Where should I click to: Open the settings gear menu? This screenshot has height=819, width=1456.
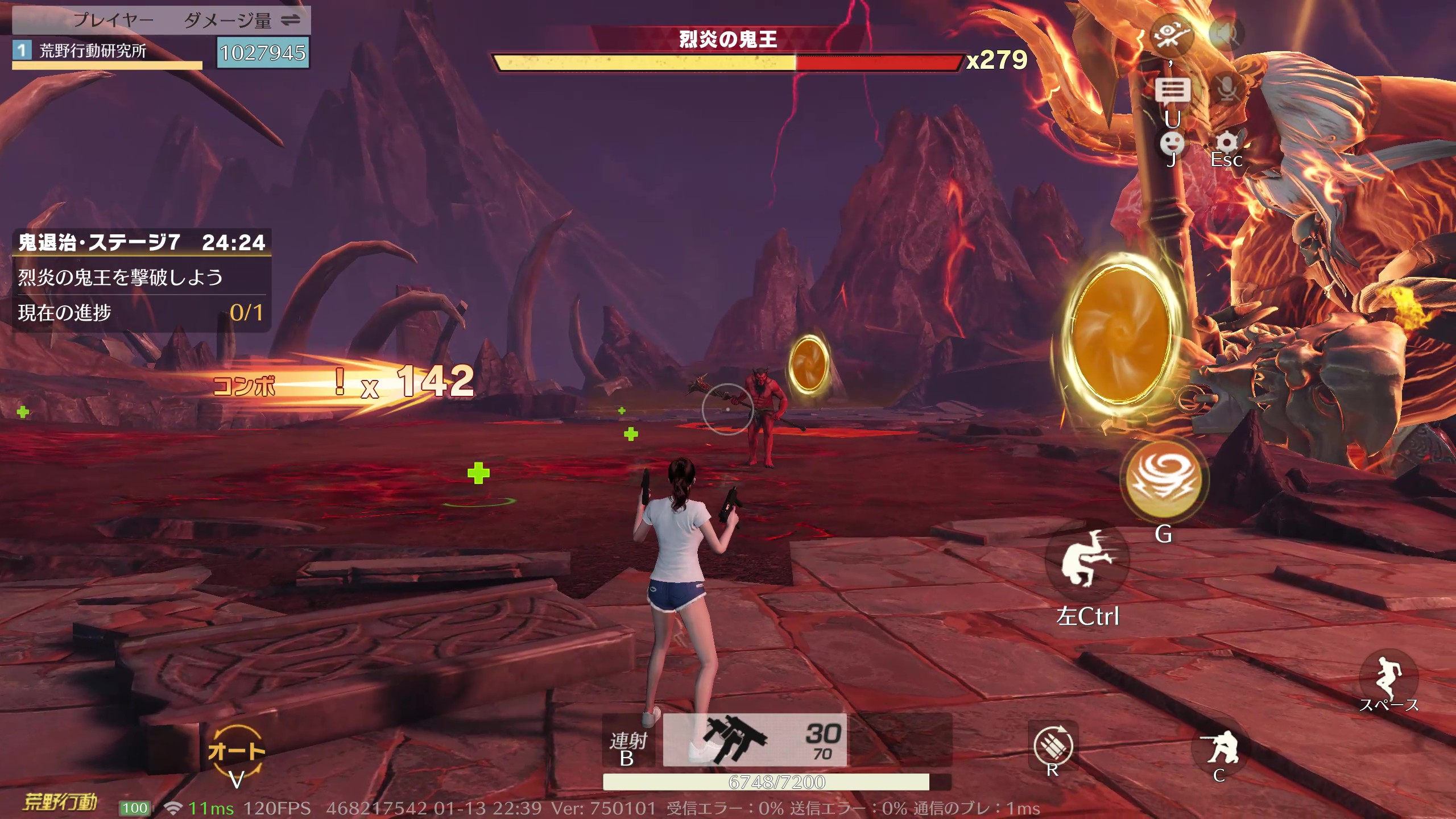(x=1227, y=143)
